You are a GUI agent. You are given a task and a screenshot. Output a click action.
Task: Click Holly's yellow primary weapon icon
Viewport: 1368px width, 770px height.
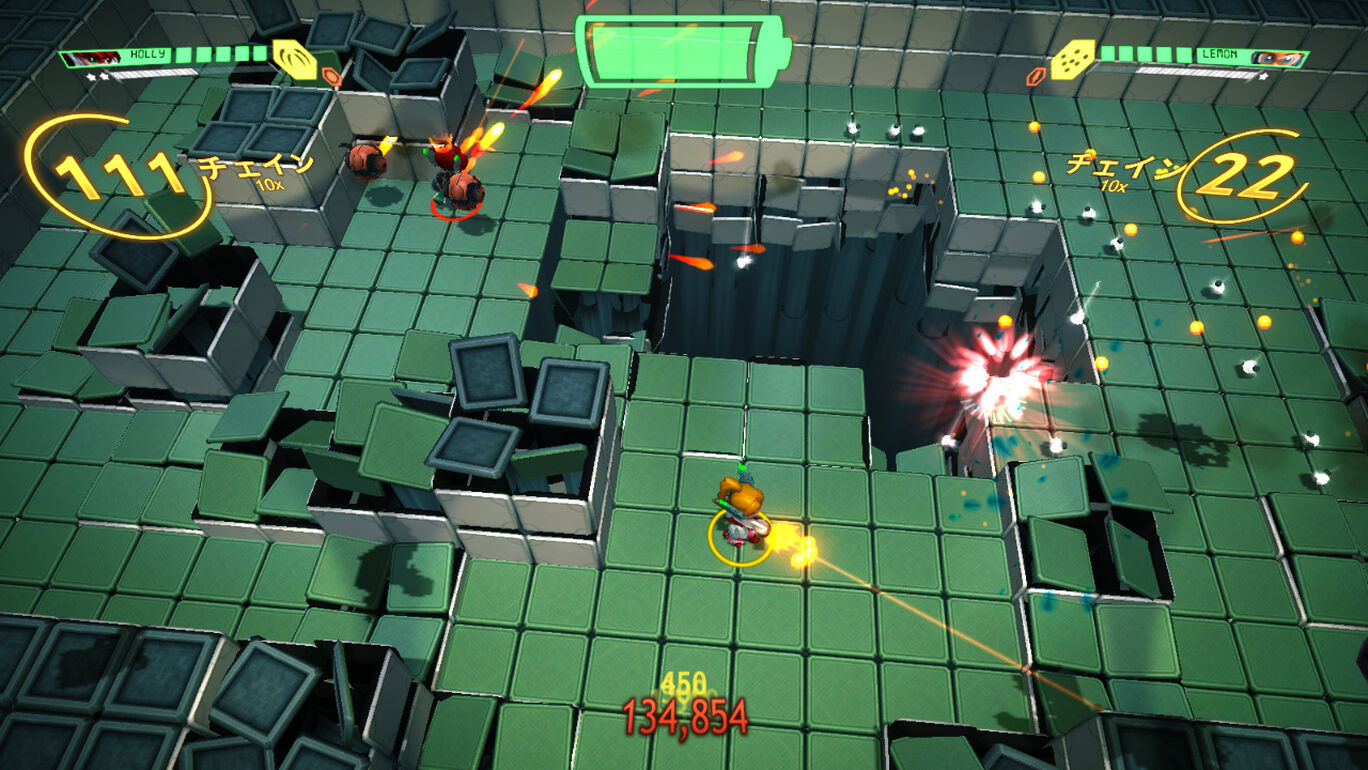[x=289, y=60]
